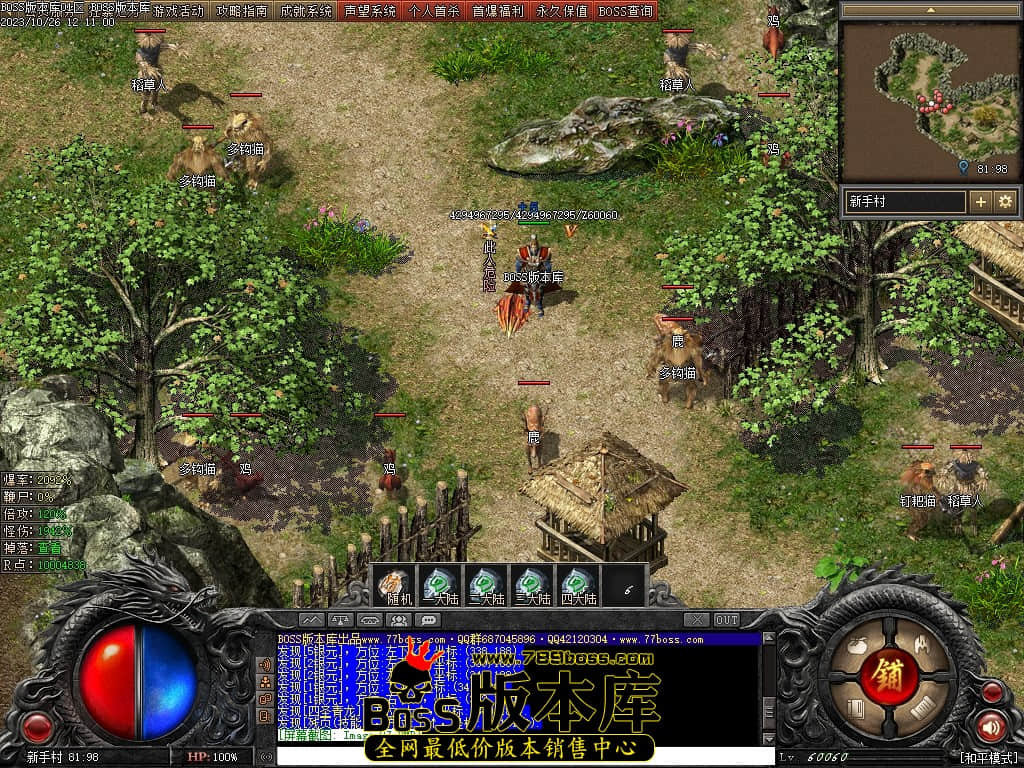Use the 四大陆 teleport stone slot
Screen dimensions: 1024x768
pyautogui.click(x=578, y=585)
